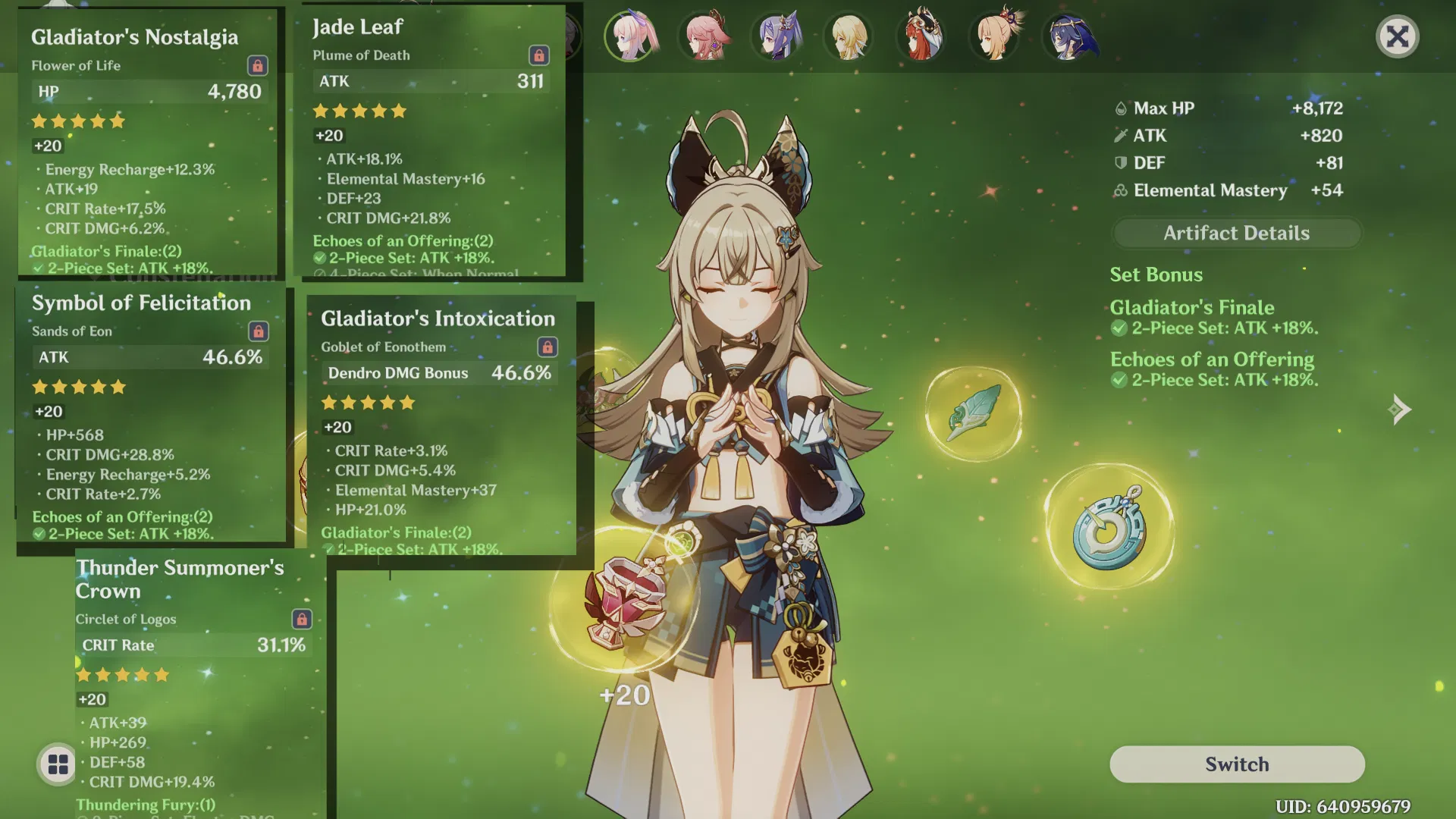Click the Echoes of an Offering set bonus
The image size is (1456, 819).
(1212, 359)
